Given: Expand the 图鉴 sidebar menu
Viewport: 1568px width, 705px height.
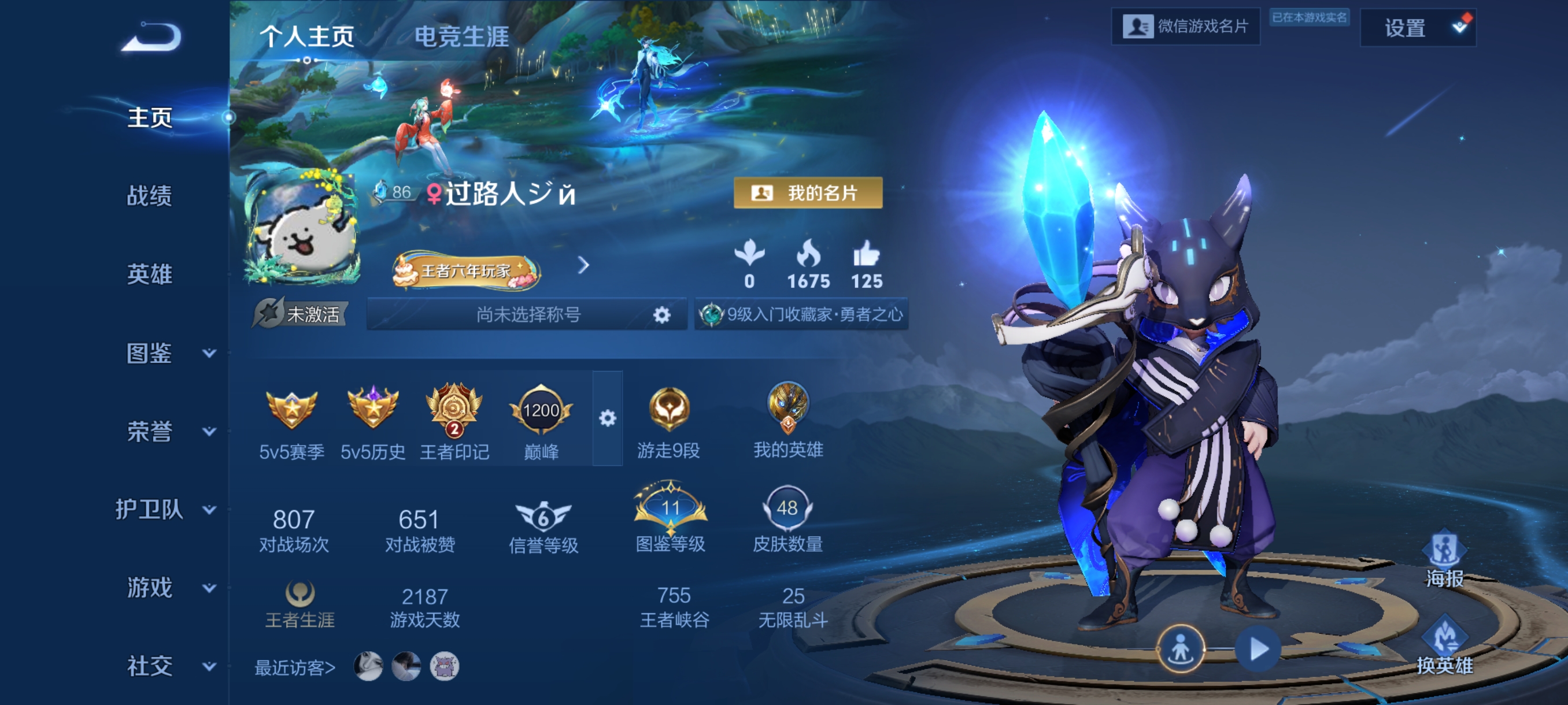Looking at the screenshot, I should point(169,353).
